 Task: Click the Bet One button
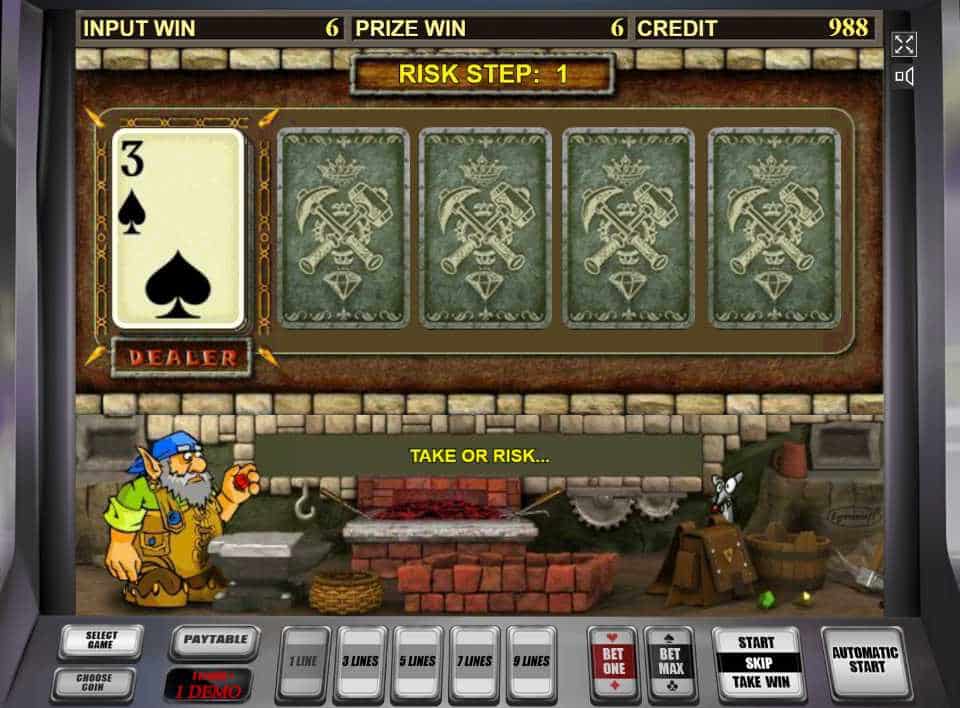coord(612,660)
